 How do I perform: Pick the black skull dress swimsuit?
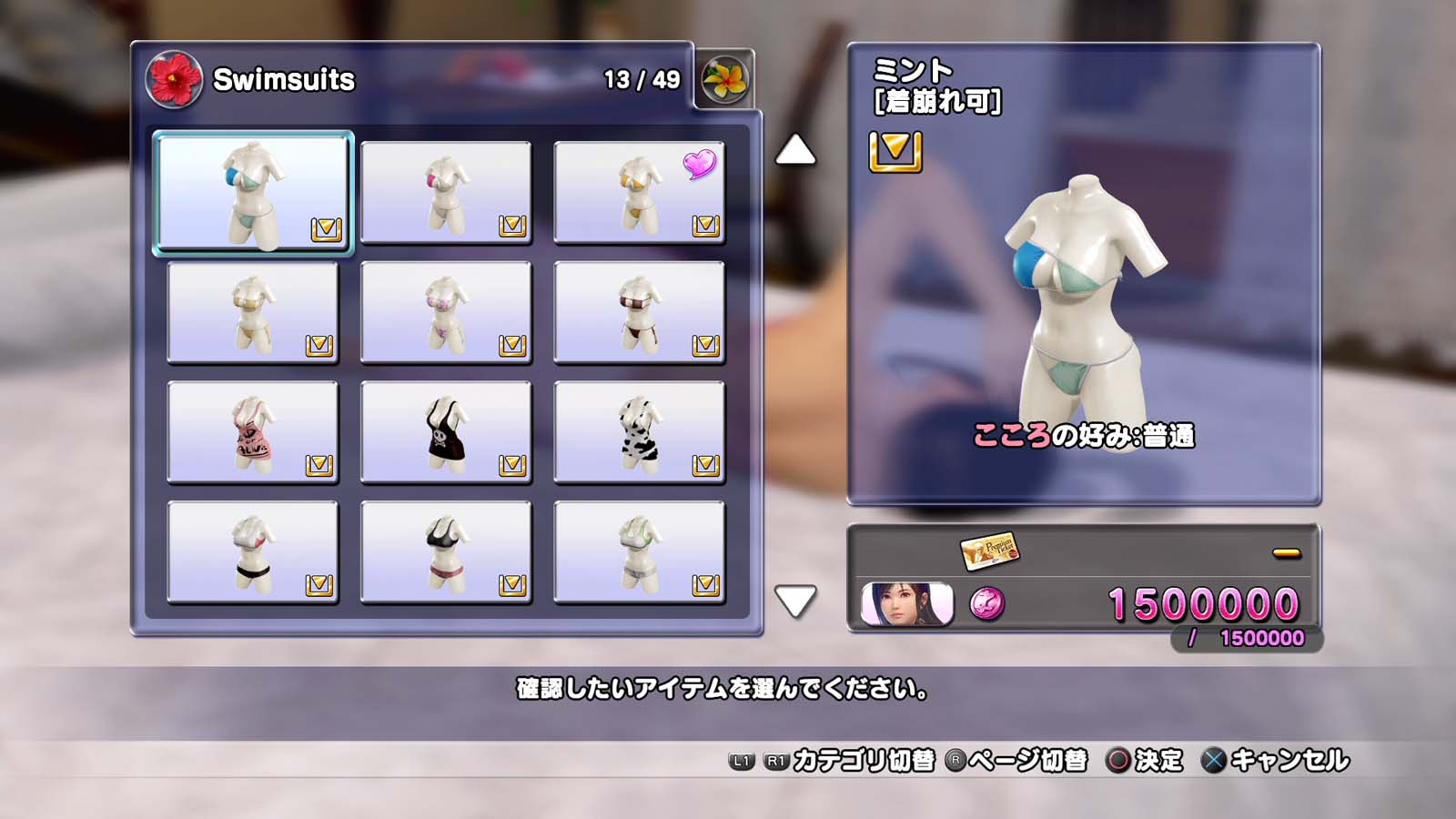446,432
